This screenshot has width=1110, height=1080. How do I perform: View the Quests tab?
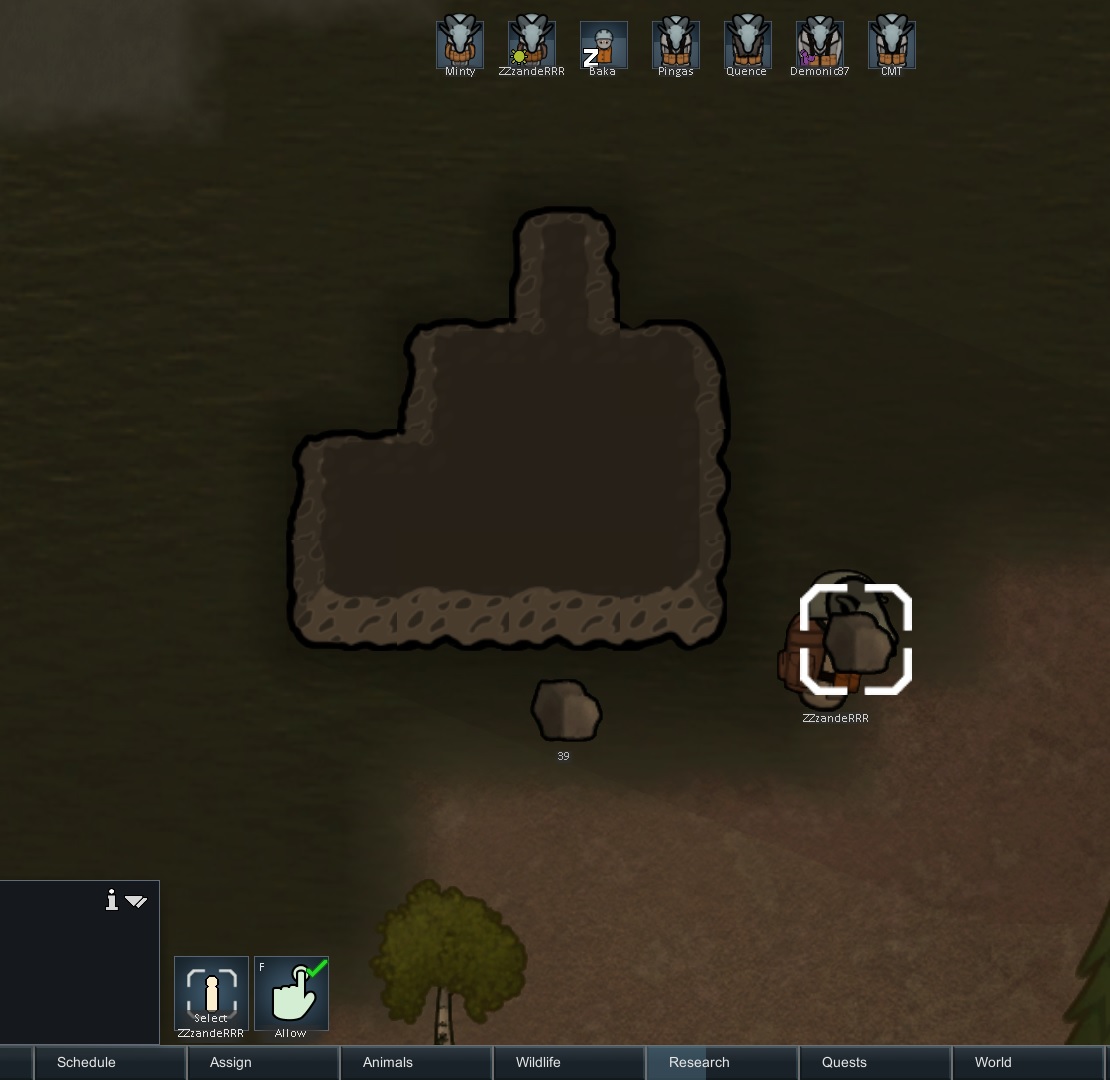844,1062
